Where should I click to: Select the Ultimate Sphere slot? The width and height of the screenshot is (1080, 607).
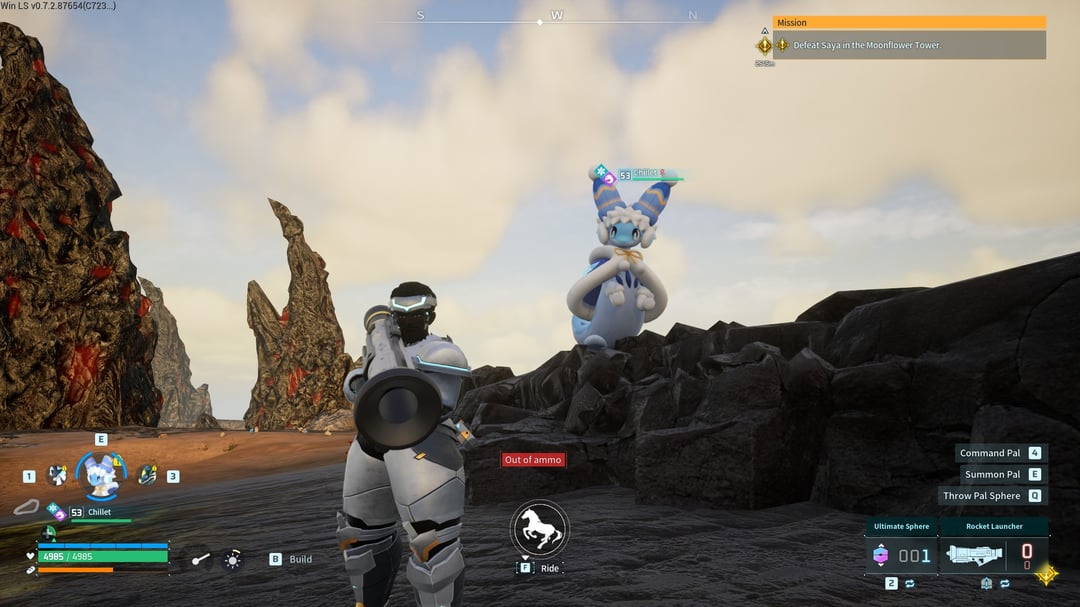tap(901, 554)
